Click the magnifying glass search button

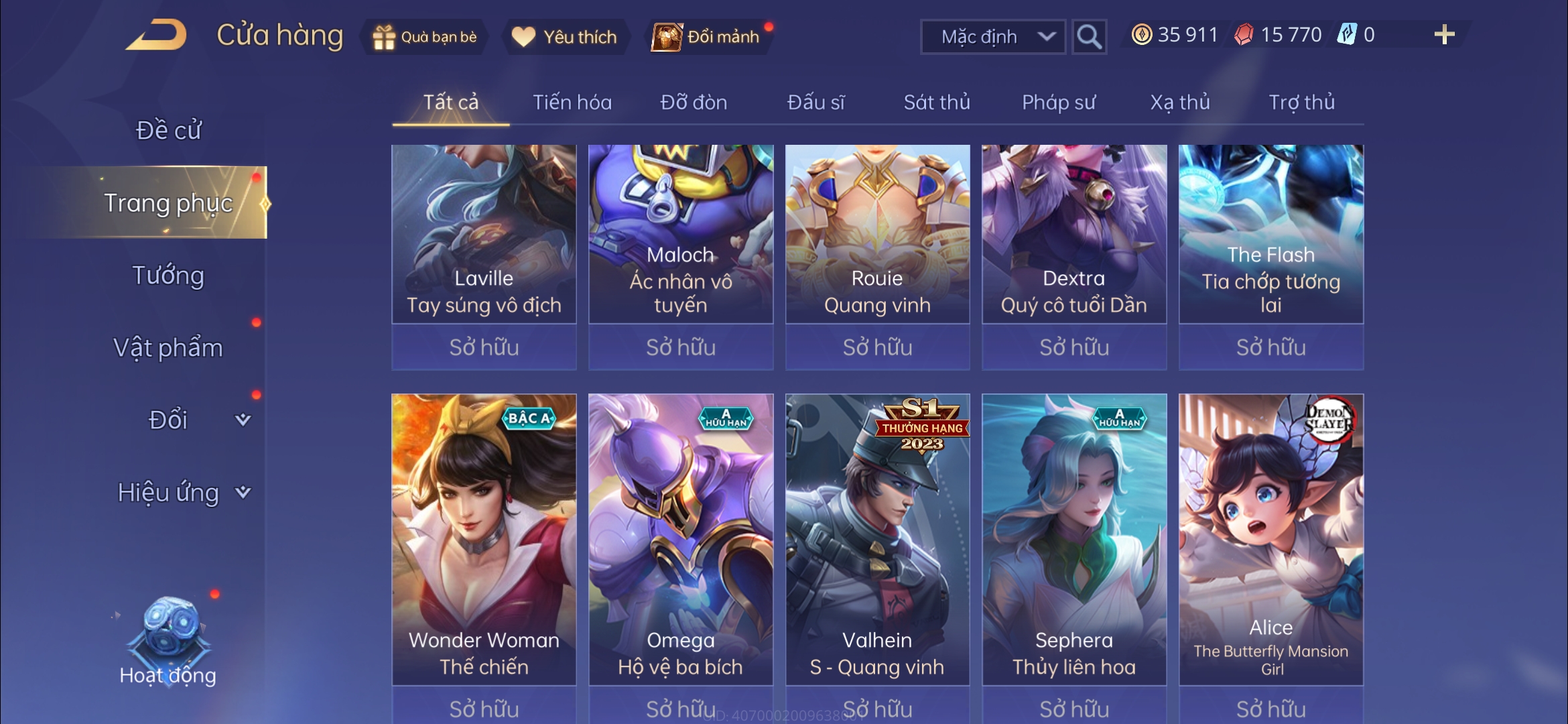pos(1089,37)
